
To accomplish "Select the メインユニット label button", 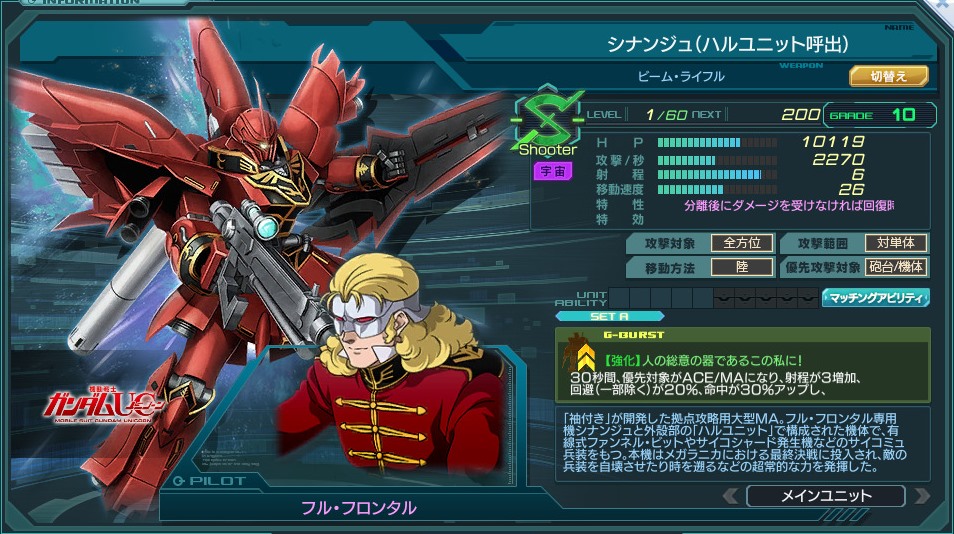I will pyautogui.click(x=825, y=496).
